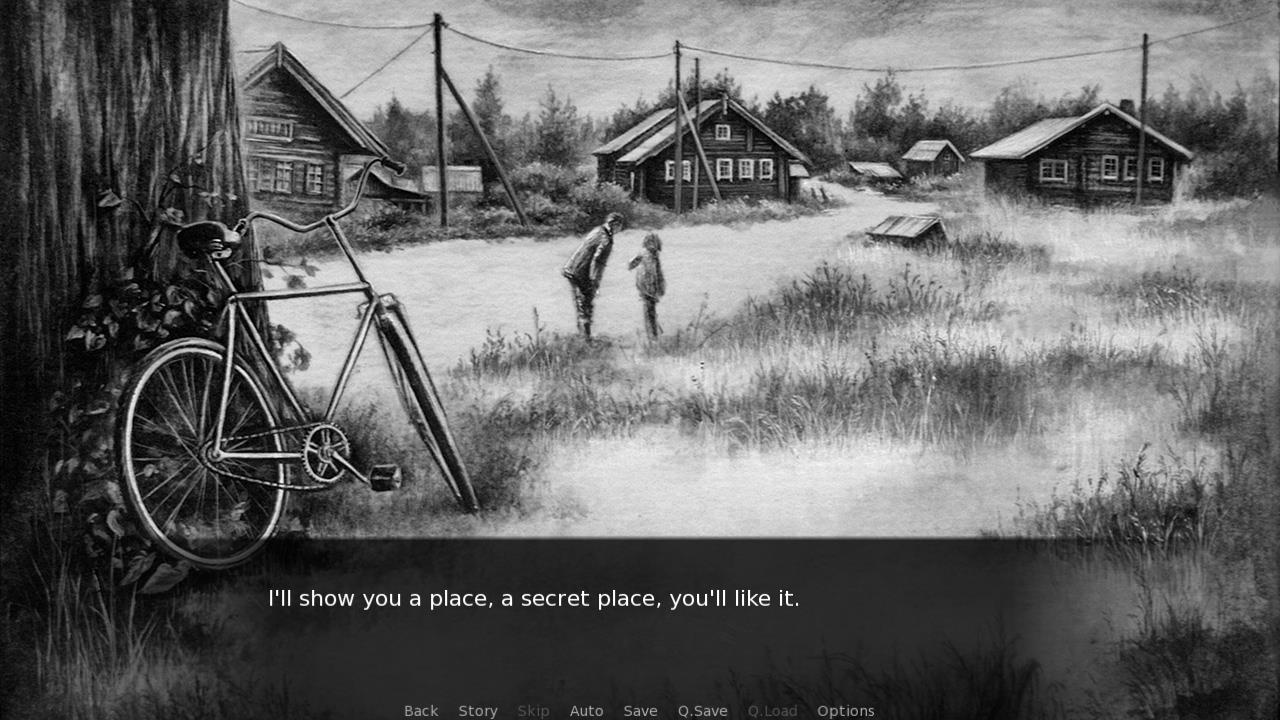Screen dimensions: 1280x720
Task: Click Back at the far left of the menu
Action: [x=420, y=711]
